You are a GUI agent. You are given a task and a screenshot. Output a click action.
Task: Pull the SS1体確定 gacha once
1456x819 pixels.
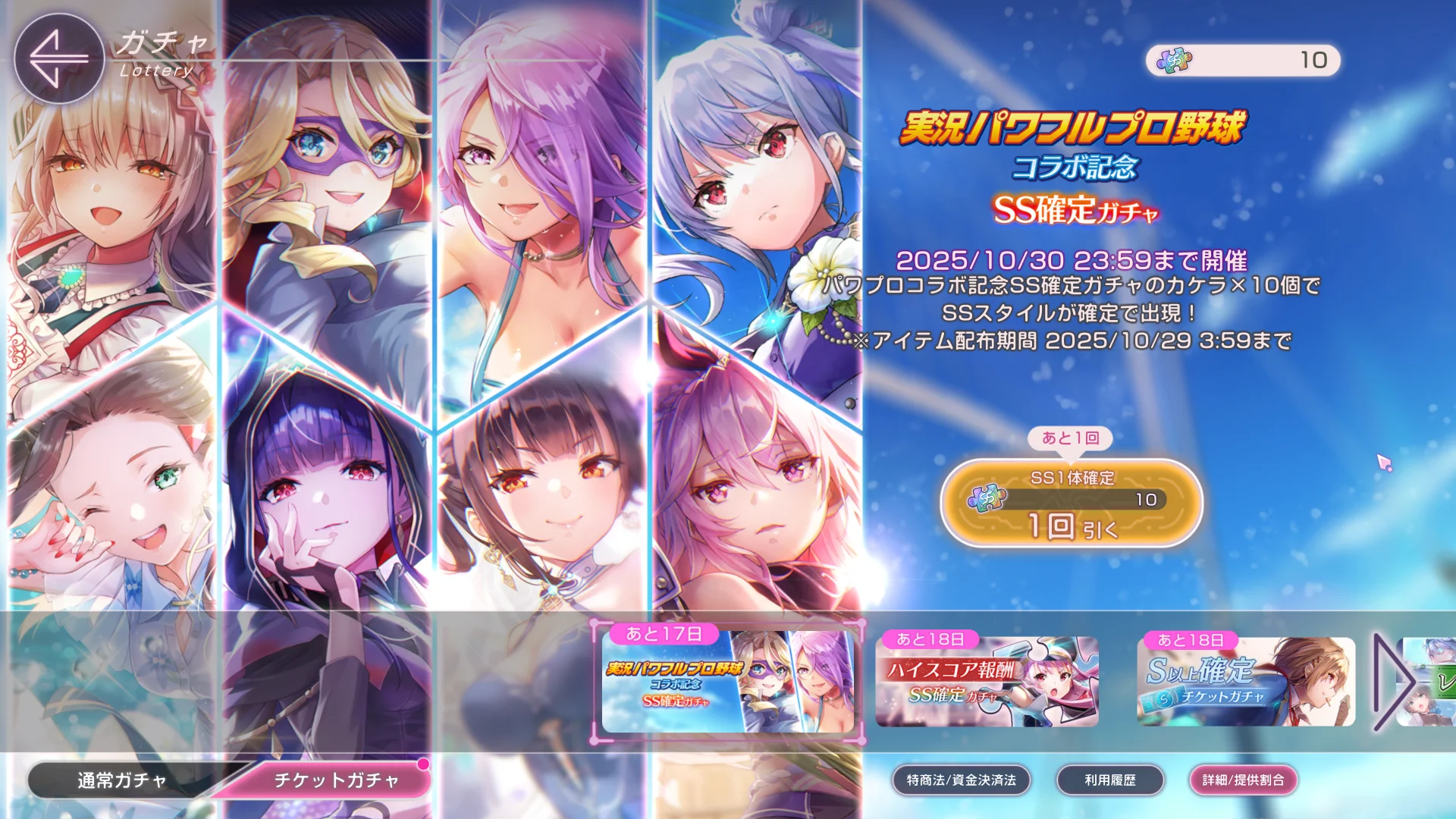1072,504
